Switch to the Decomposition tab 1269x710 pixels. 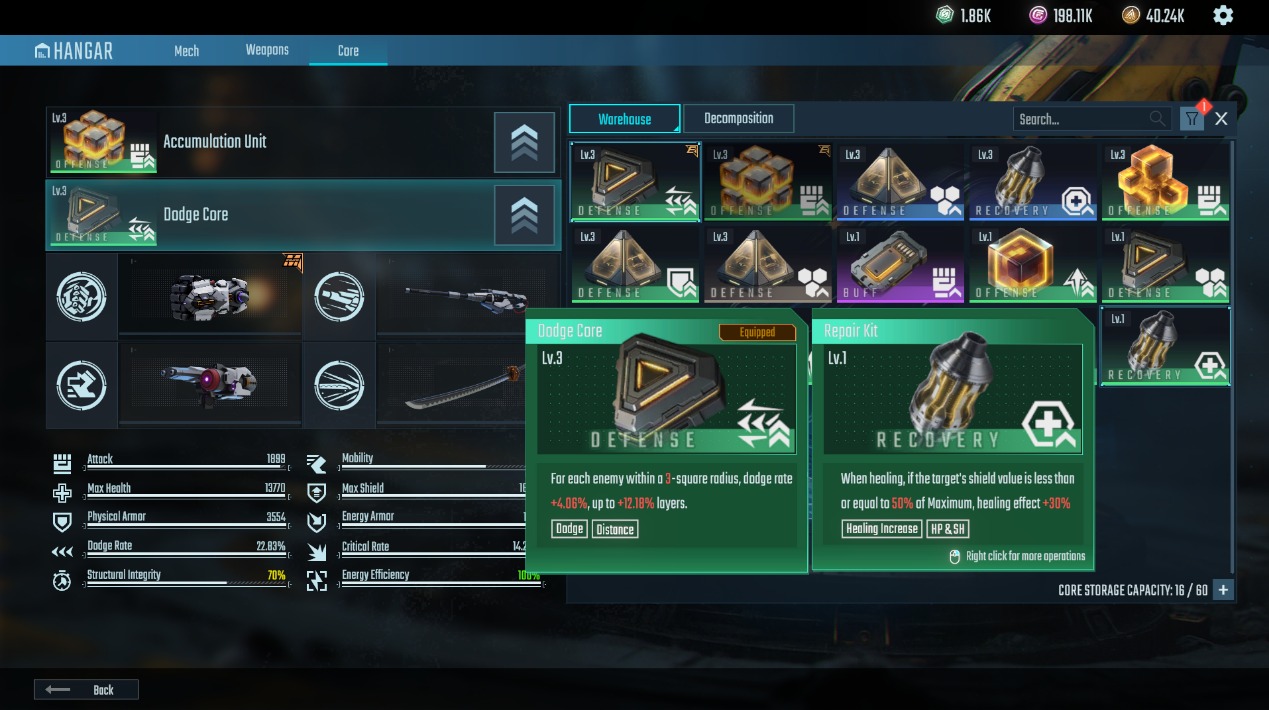pyautogui.click(x=738, y=119)
